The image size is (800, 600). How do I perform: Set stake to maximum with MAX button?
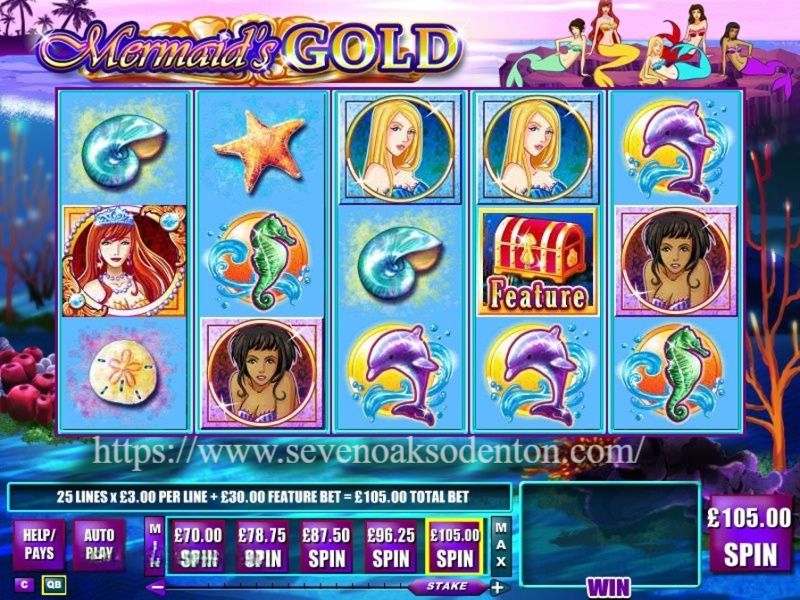point(501,545)
